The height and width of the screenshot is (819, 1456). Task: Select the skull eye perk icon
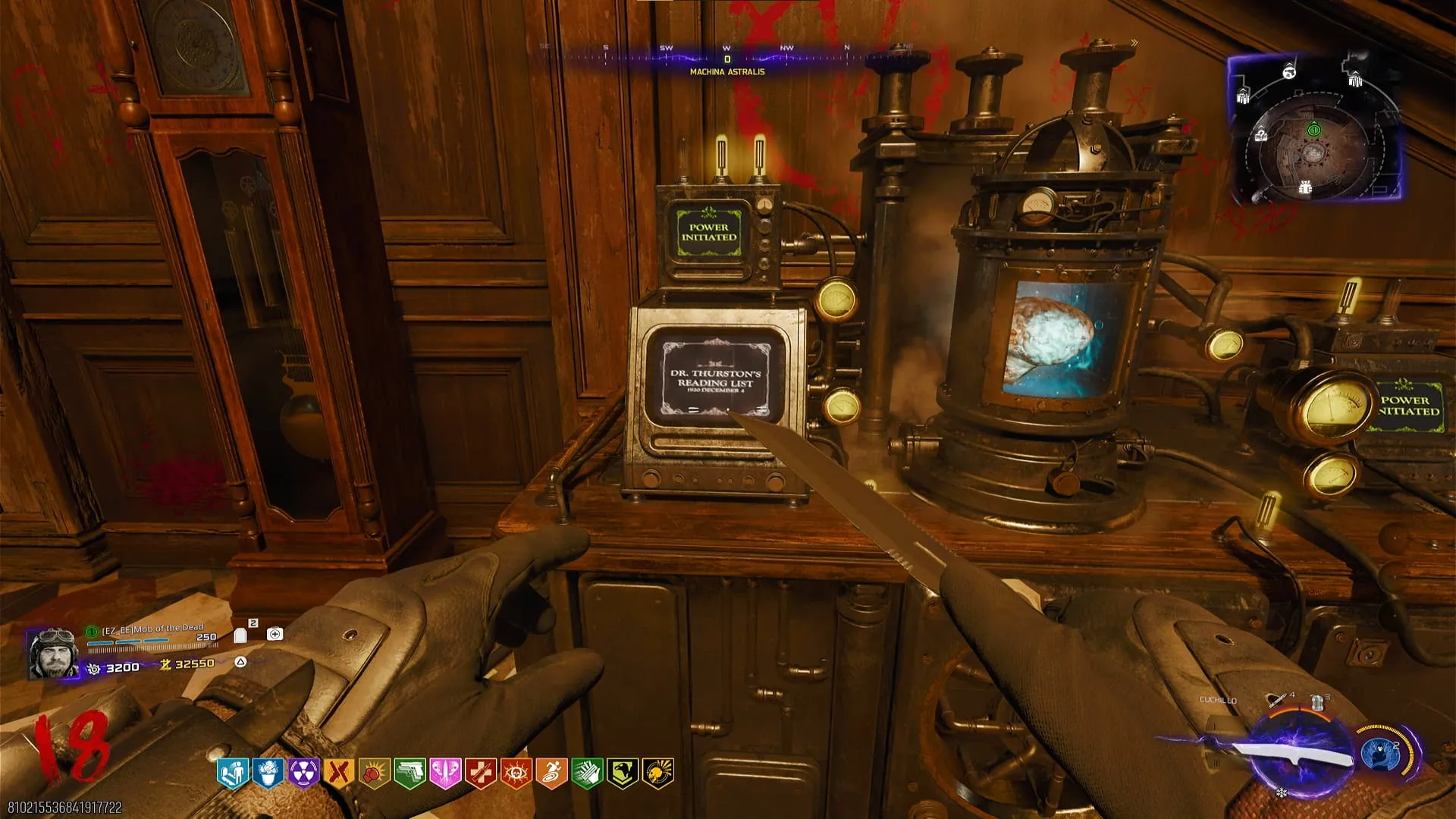516,773
